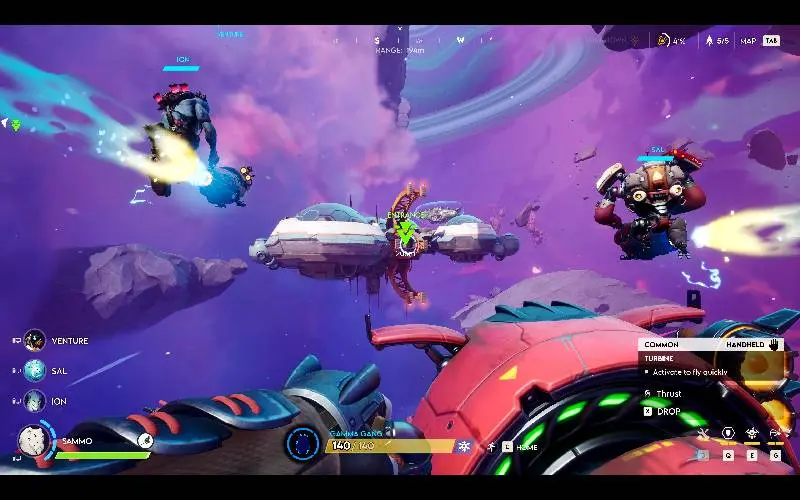Activate the wrench and screwdriver tool icon
Viewport: 800px width, 500px height.
[703, 434]
